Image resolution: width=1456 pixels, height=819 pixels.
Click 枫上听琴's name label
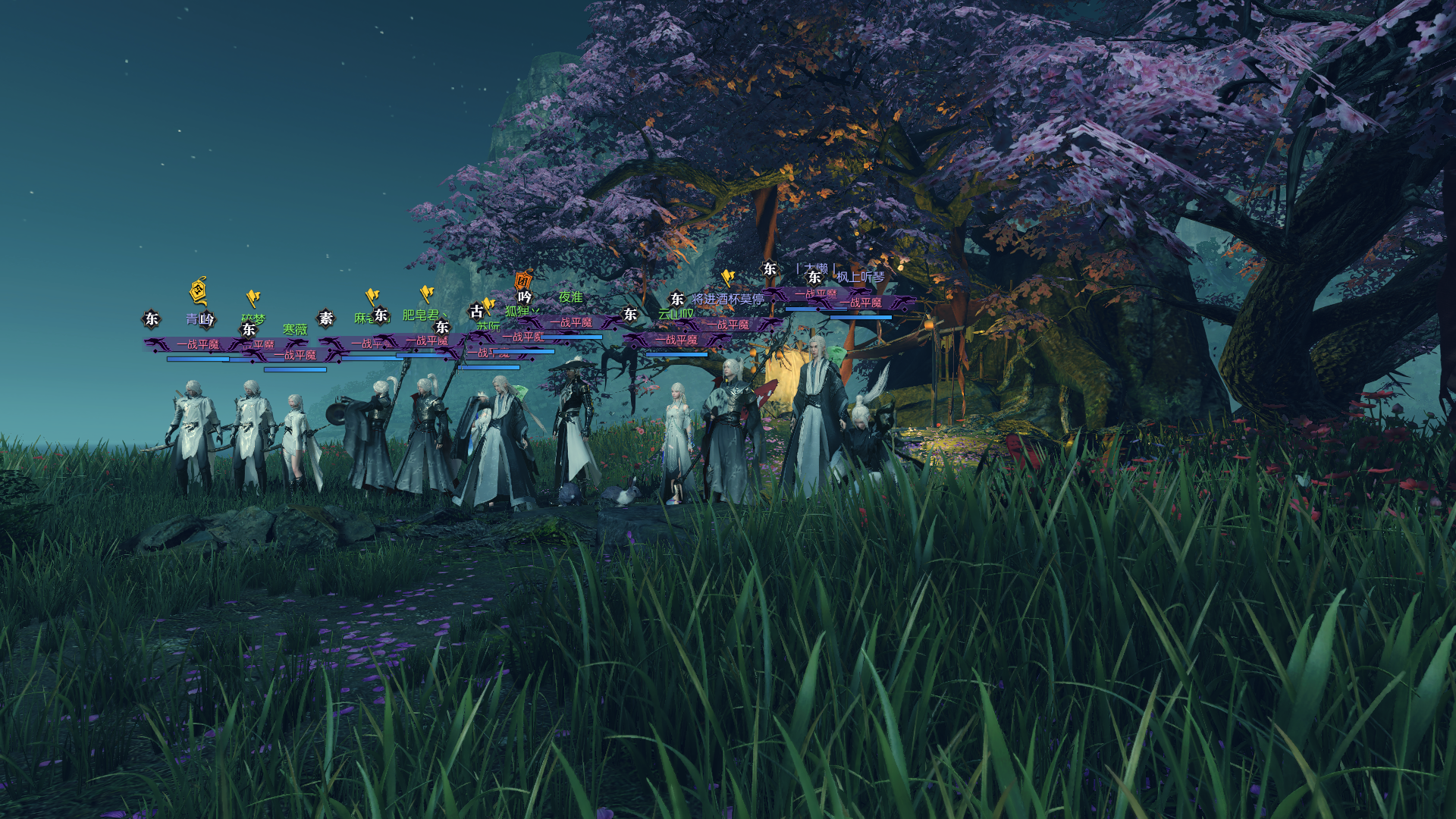tap(861, 277)
